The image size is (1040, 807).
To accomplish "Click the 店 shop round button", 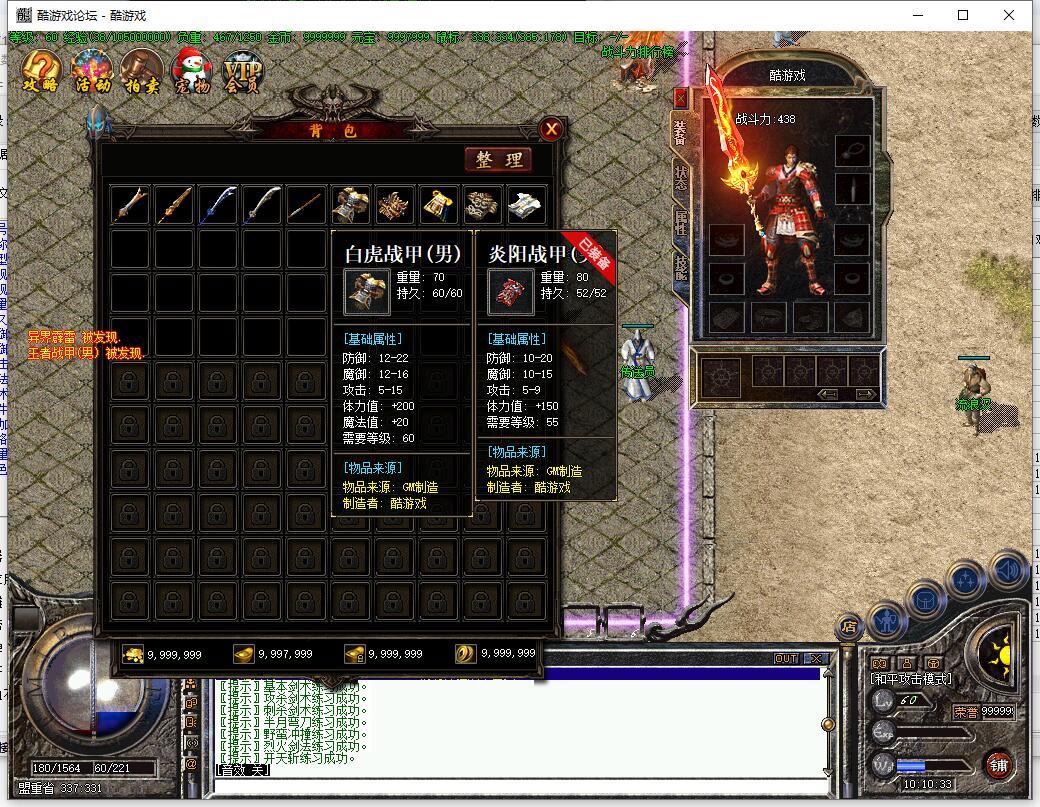I will pos(849,626).
